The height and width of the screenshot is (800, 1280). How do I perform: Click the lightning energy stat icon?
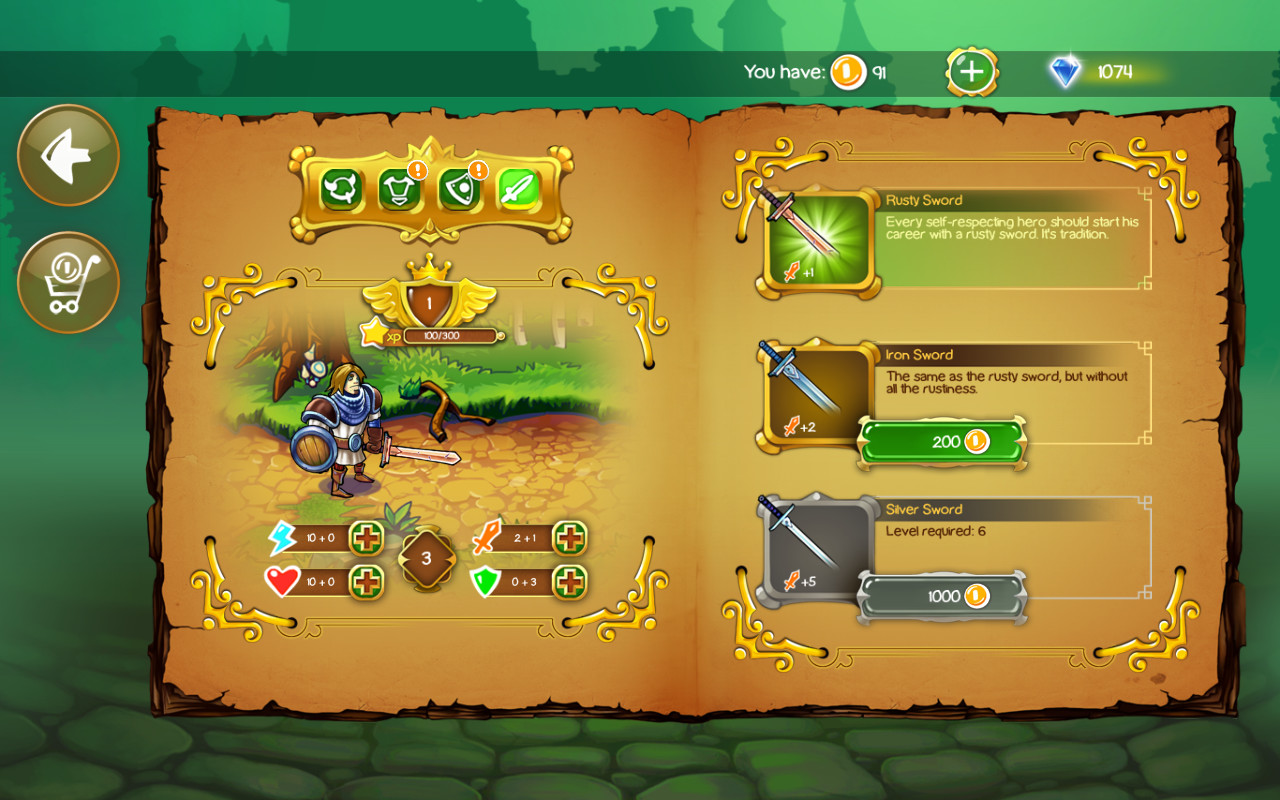pos(282,537)
